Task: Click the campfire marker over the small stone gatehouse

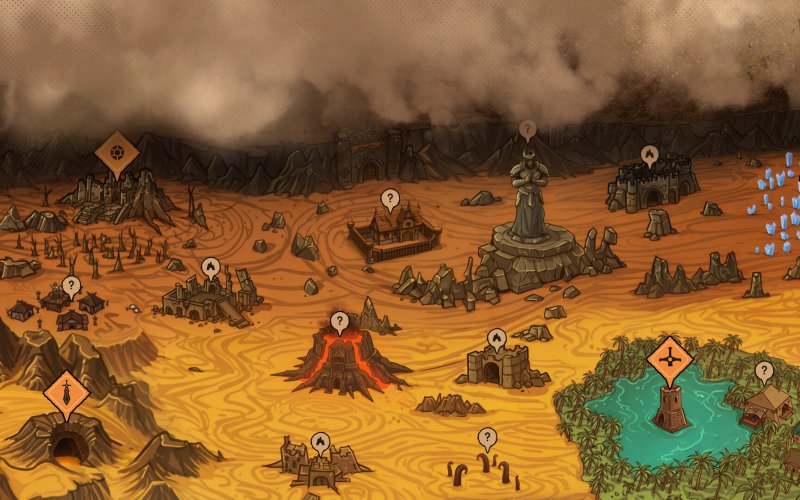Action: coord(497,337)
